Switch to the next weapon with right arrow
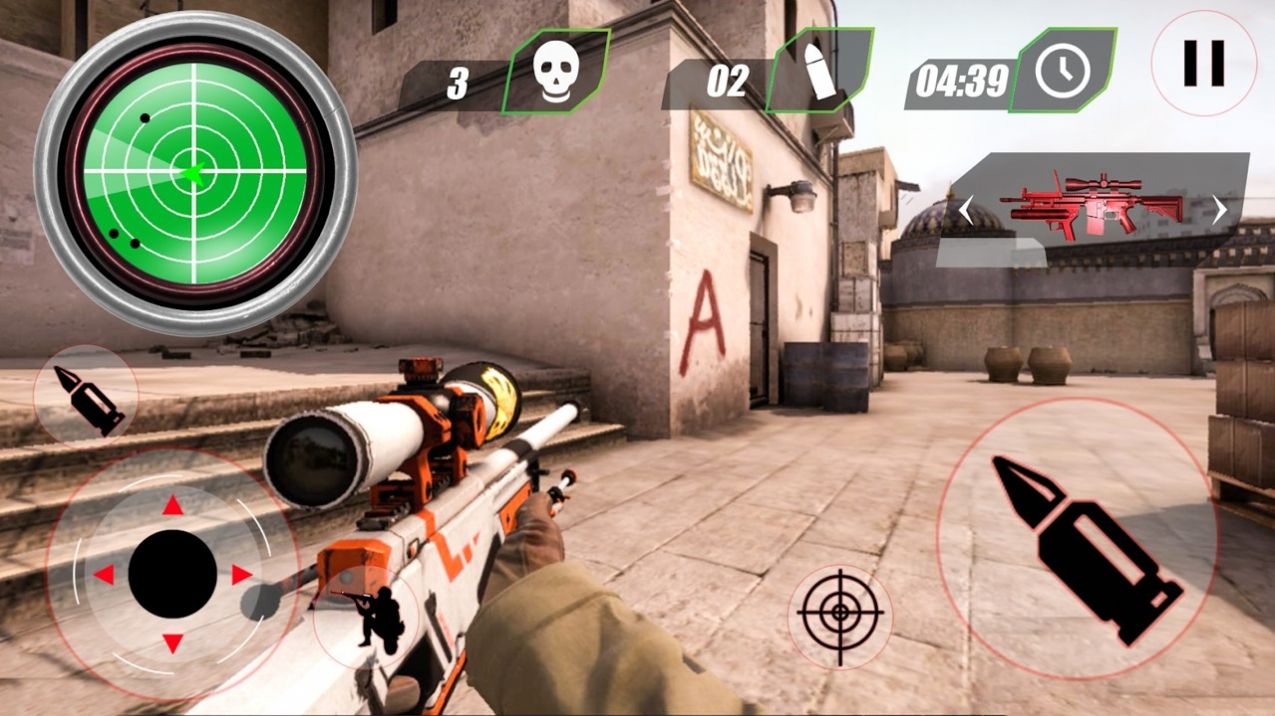1275x716 pixels. pos(1219,210)
